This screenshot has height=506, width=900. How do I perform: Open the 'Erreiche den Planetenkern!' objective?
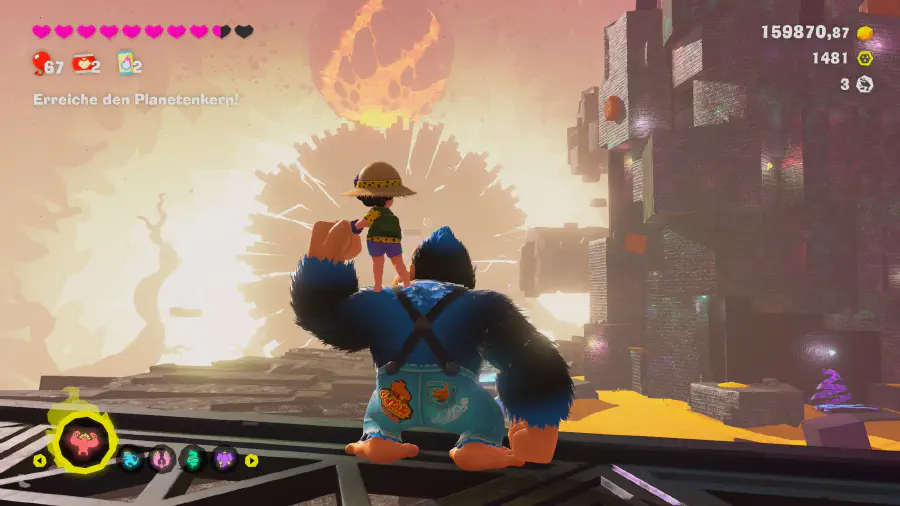pos(136,100)
